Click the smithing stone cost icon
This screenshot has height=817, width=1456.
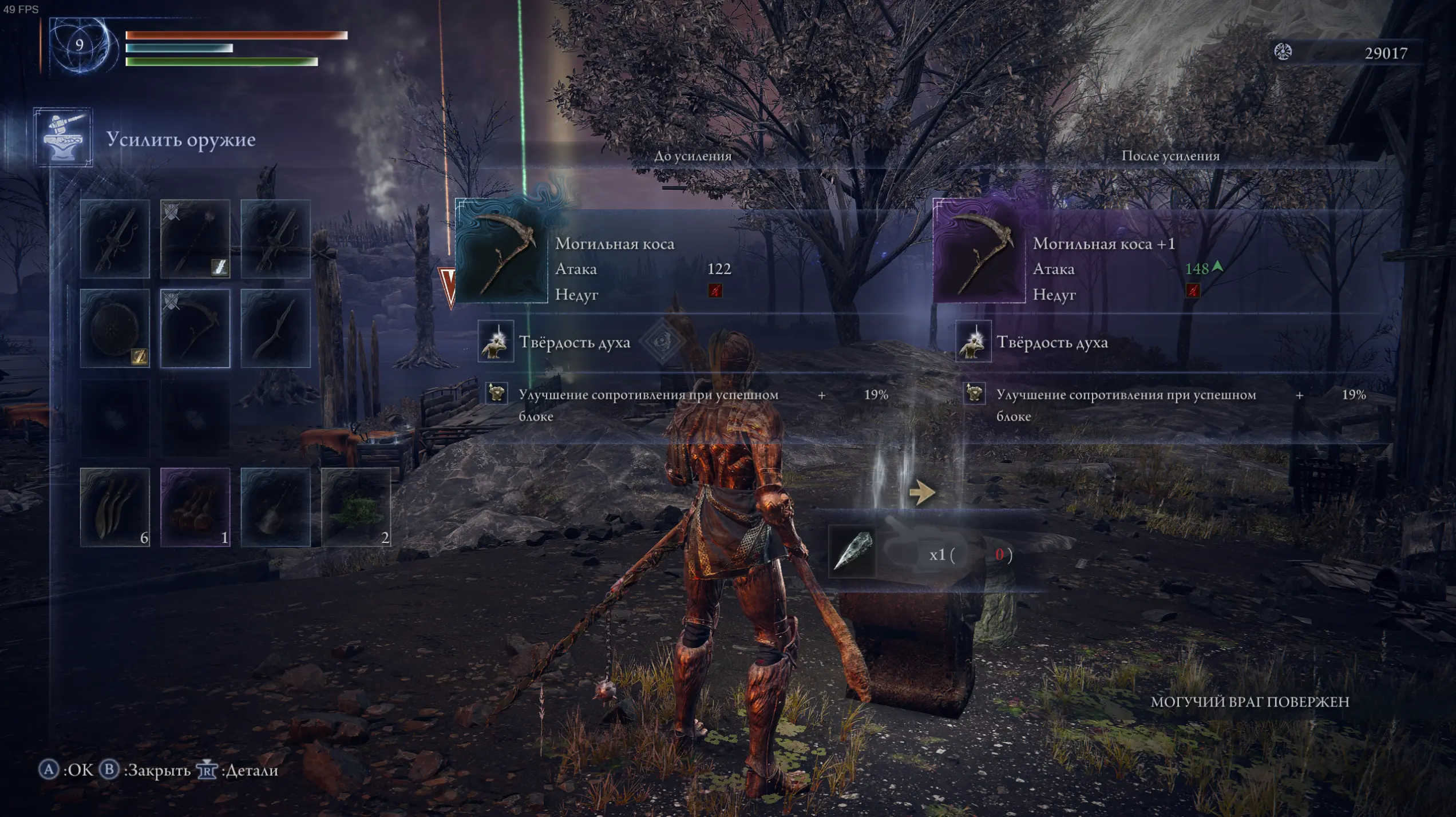coord(852,552)
